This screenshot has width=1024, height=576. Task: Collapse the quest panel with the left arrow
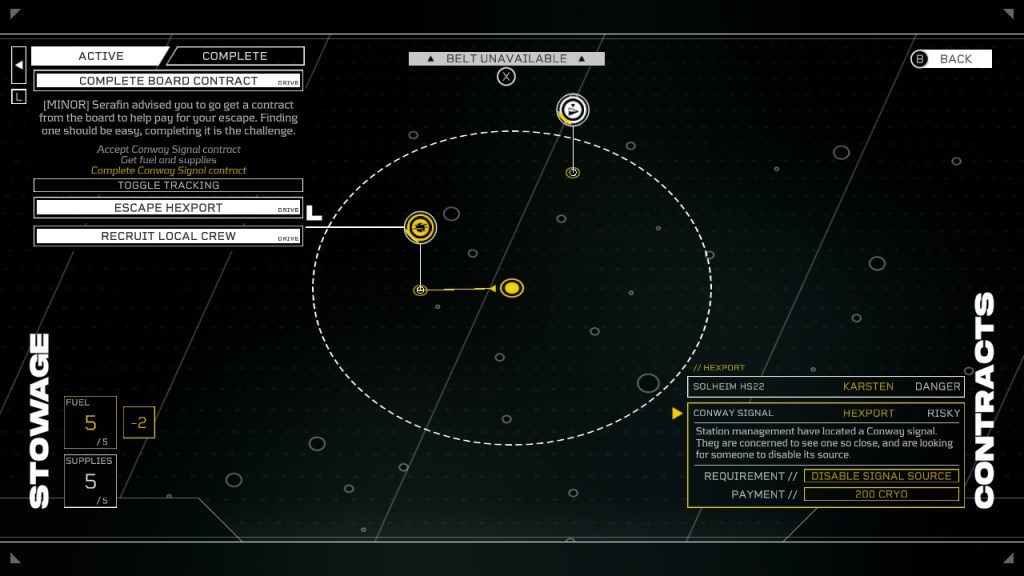(19, 65)
